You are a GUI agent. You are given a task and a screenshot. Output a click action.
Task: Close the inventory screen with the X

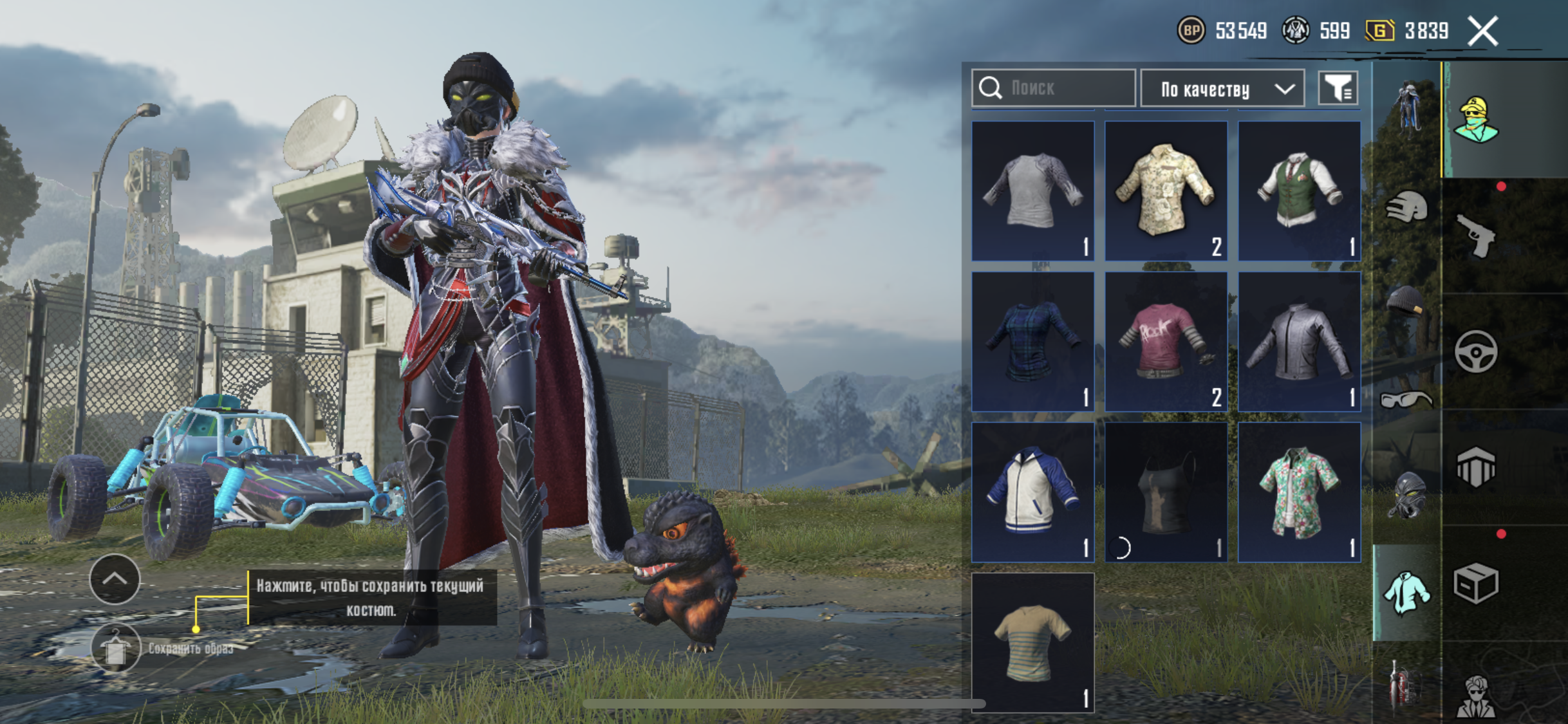point(1483,31)
